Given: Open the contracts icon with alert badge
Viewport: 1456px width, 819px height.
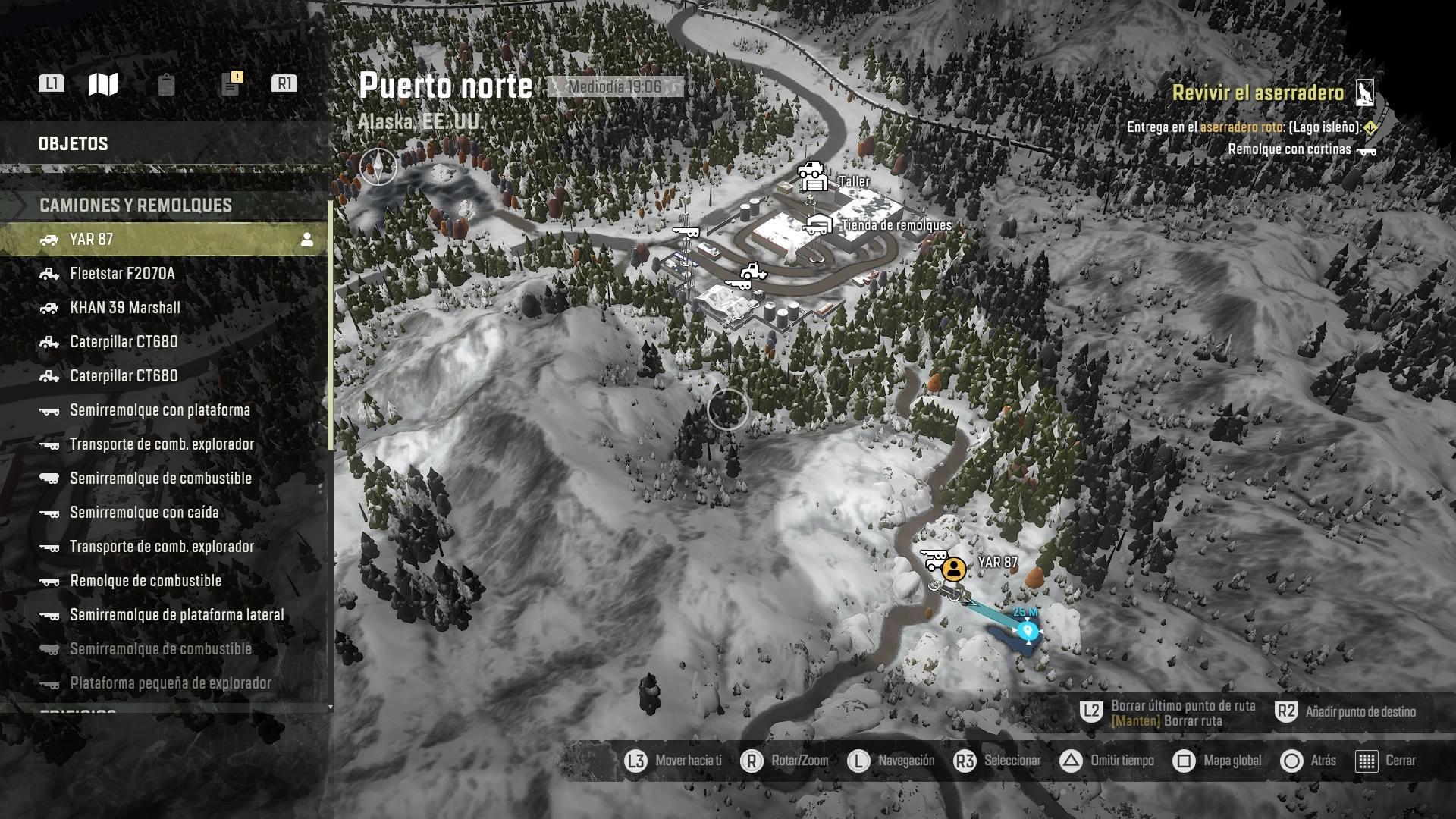Looking at the screenshot, I should coord(230,85).
